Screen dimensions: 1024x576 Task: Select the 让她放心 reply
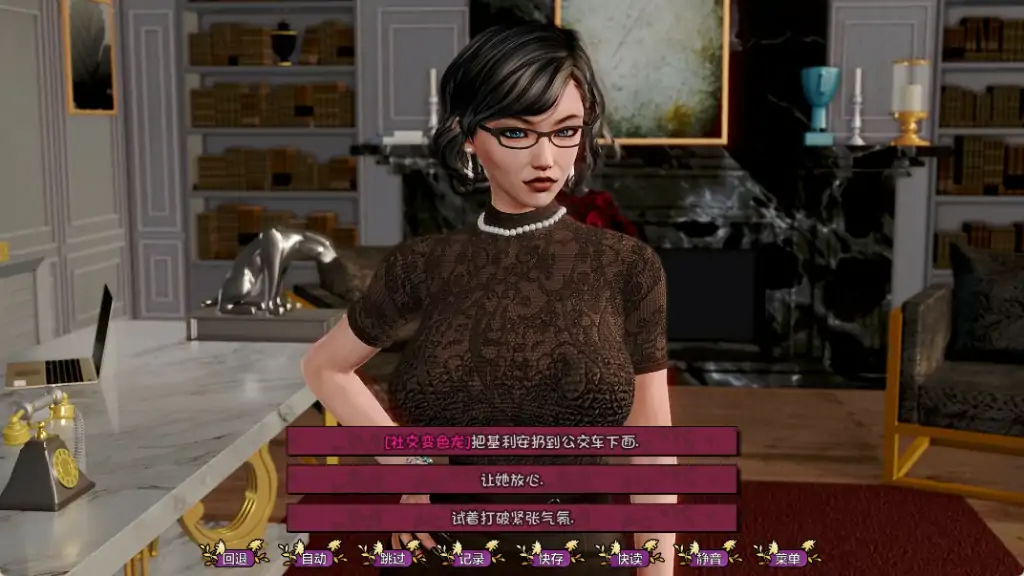512,479
